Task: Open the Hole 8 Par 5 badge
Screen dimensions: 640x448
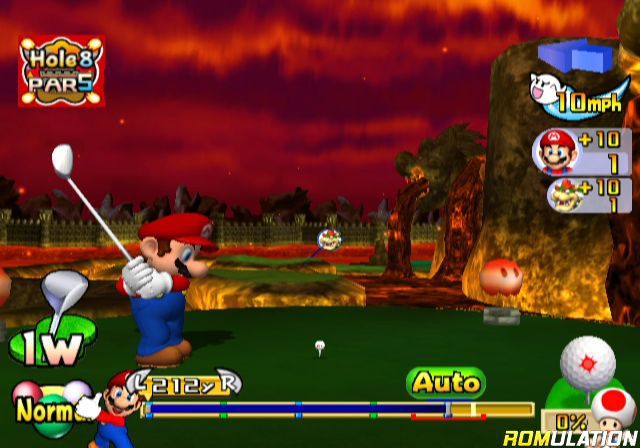Action: click(62, 71)
